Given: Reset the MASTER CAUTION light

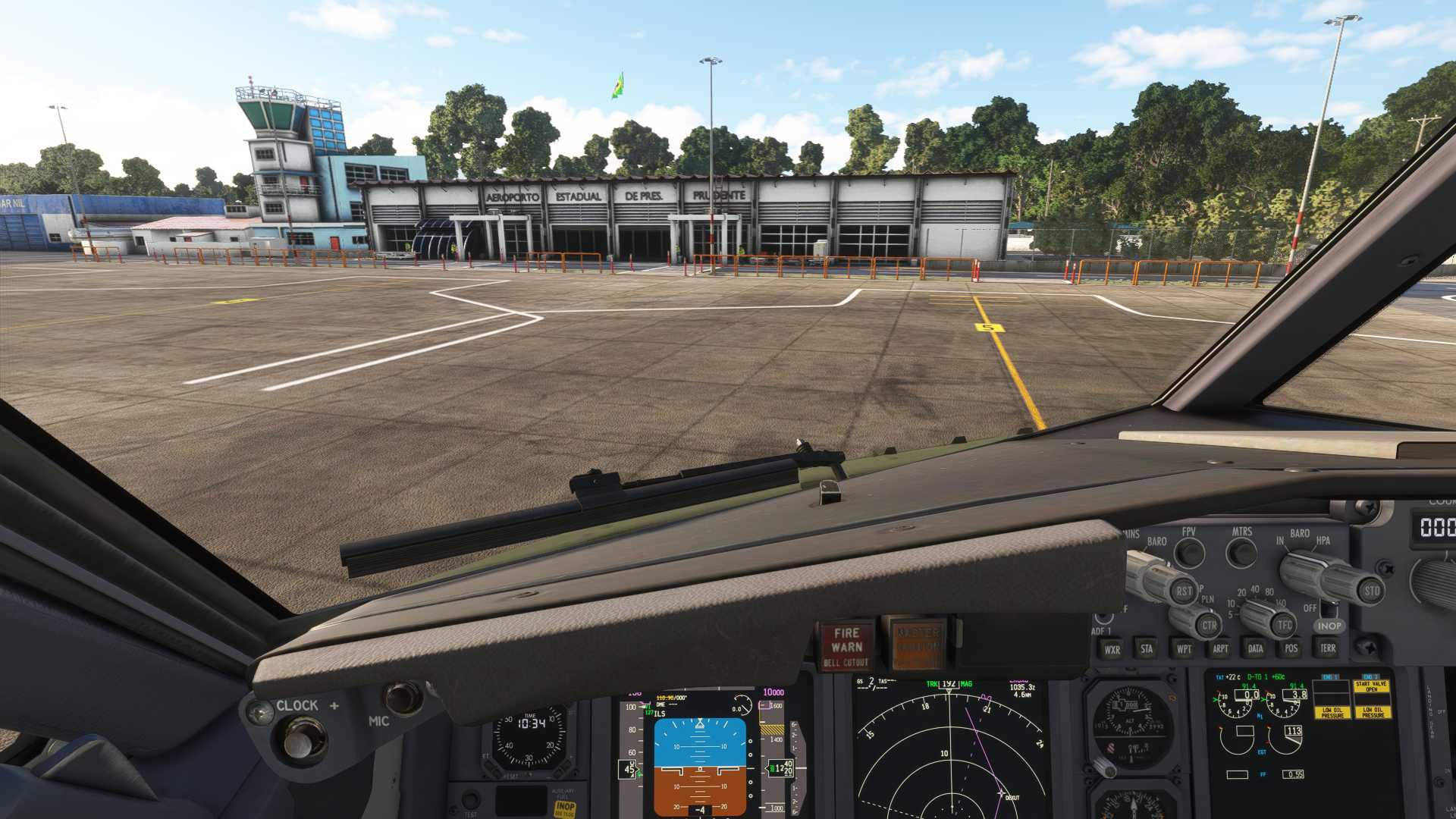Looking at the screenshot, I should click(x=918, y=645).
